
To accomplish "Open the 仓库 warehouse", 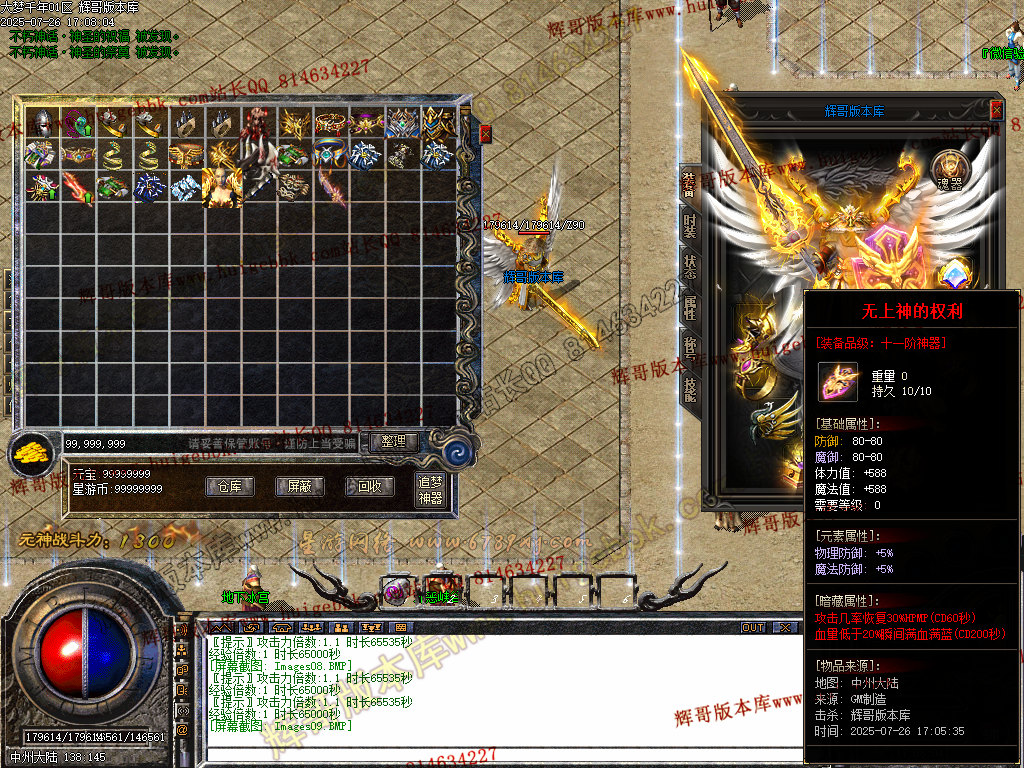I will pos(230,486).
